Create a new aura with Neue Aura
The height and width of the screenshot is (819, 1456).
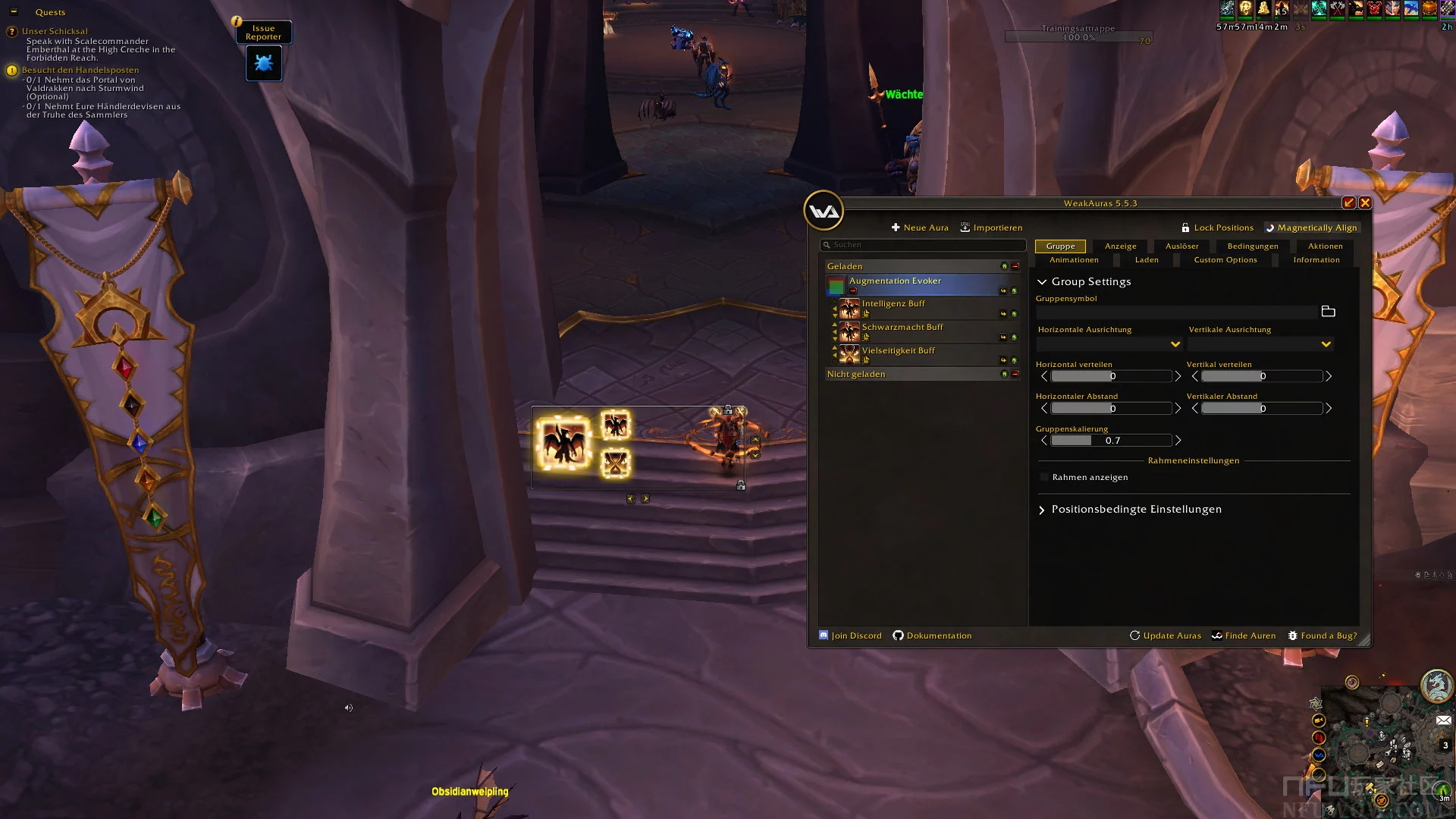click(920, 227)
